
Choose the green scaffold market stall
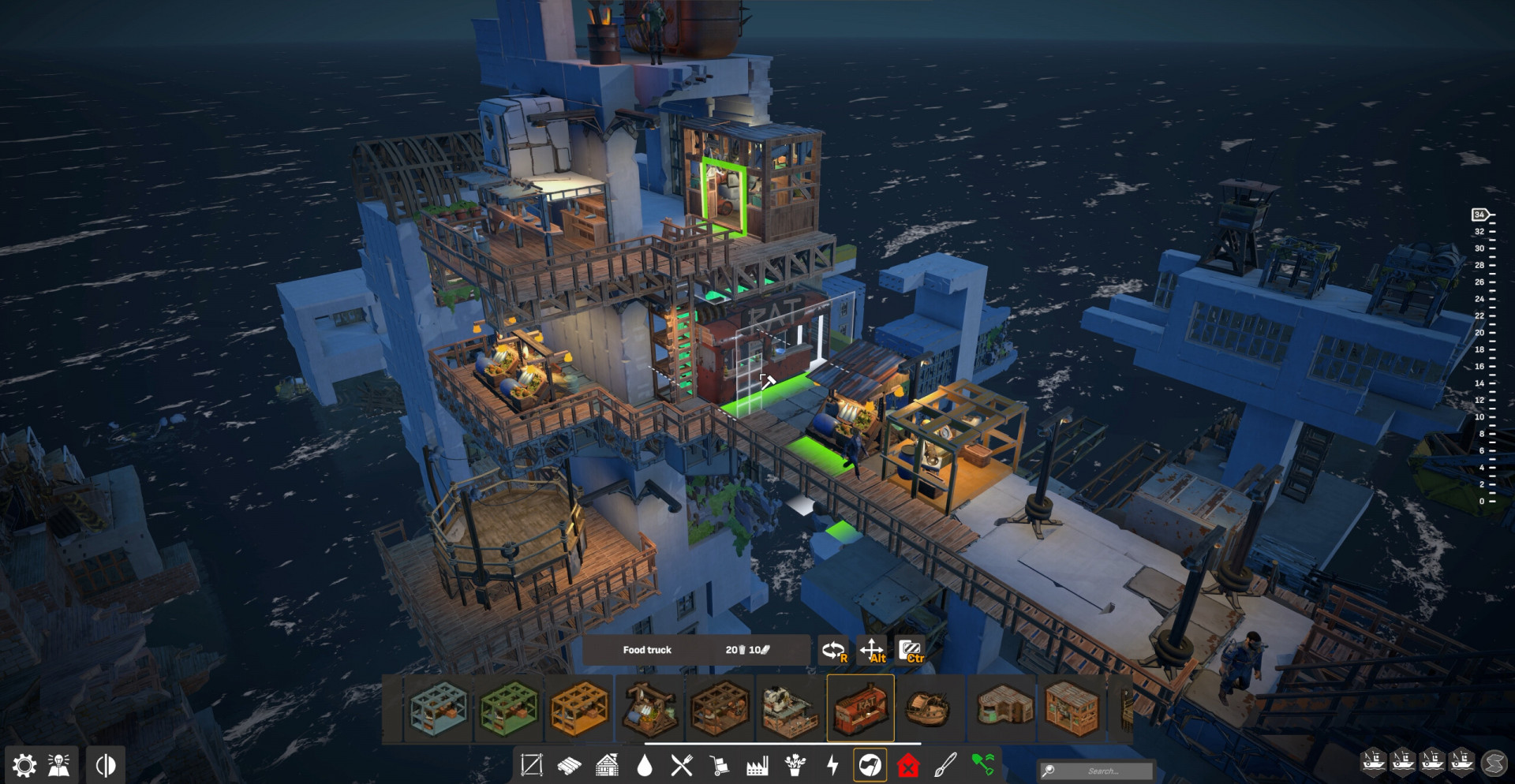(509, 707)
